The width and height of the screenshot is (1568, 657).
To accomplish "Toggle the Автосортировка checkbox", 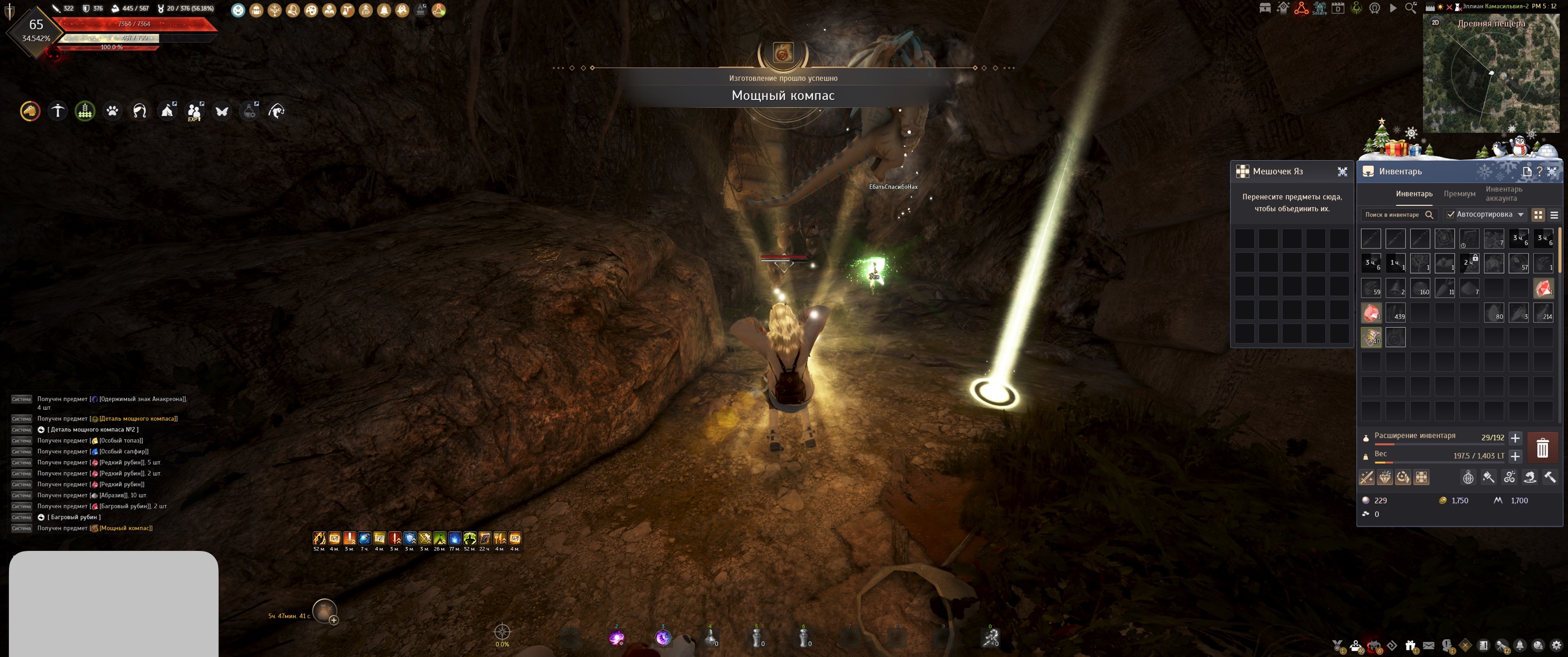I will pos(1450,214).
